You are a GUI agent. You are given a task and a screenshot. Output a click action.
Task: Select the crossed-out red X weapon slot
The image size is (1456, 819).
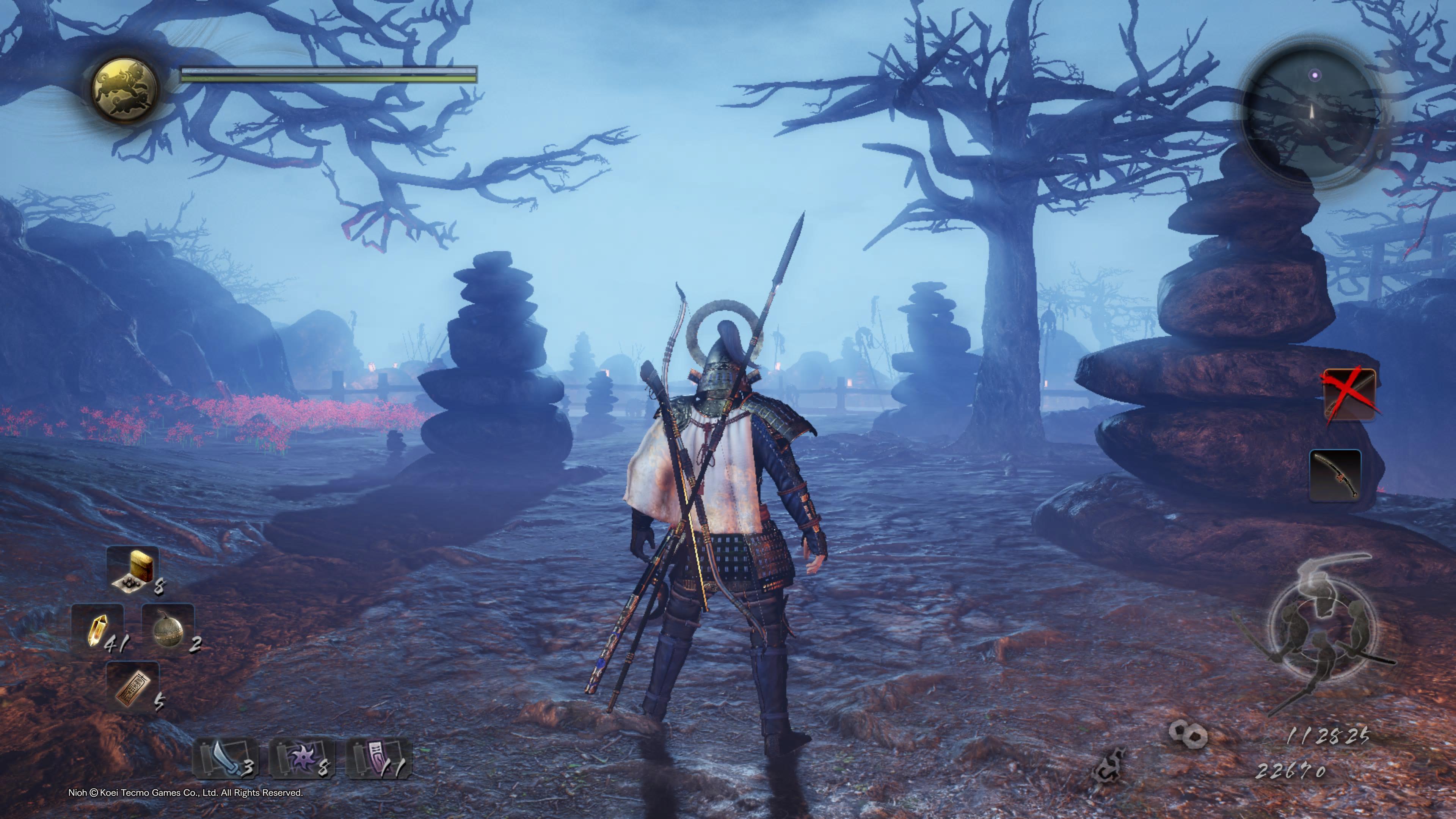(x=1349, y=394)
